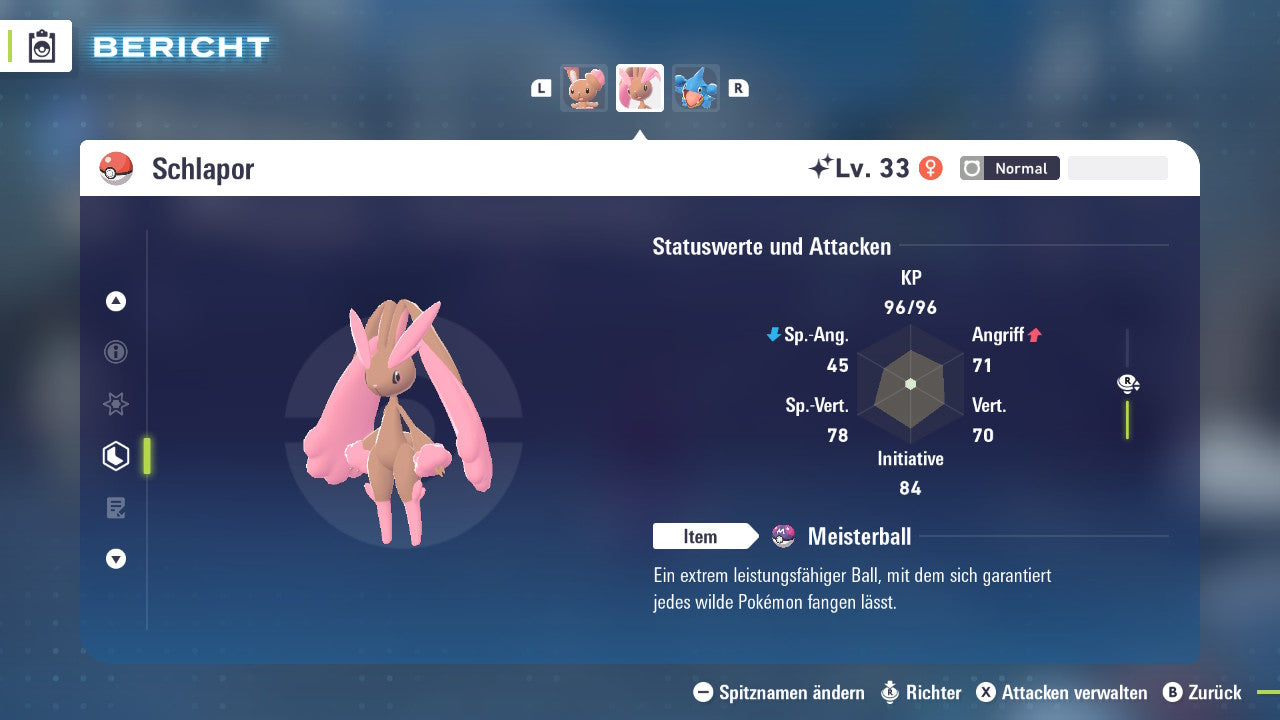Select Attacken verwalten in the bottom bar

point(1063,692)
